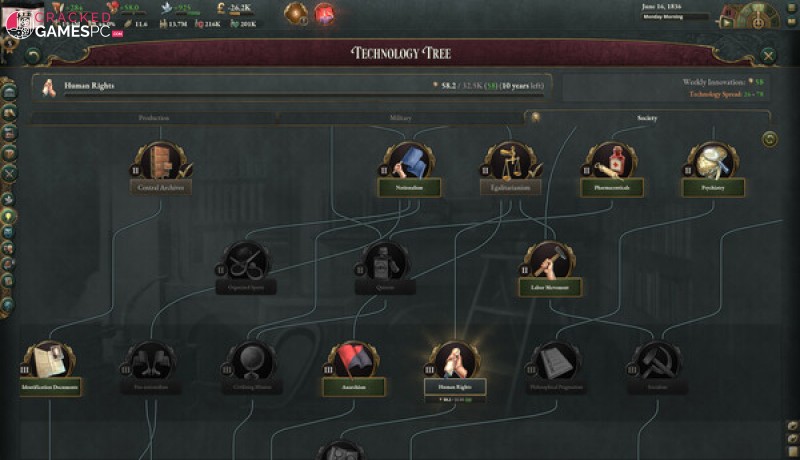This screenshot has height=460, width=800.
Task: Go back using the left arrow button
Action: (x=34, y=57)
